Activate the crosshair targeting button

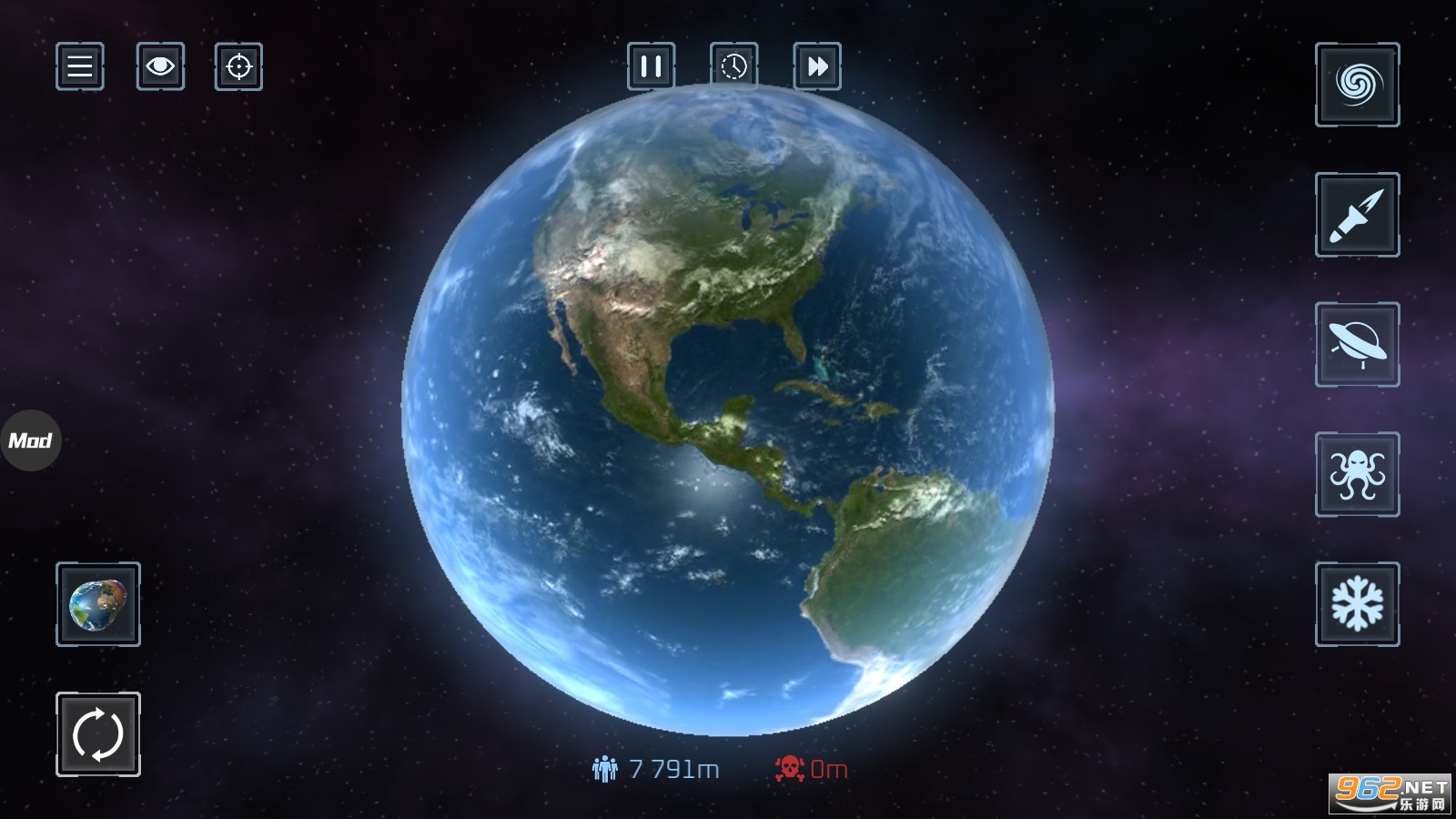coord(238,66)
